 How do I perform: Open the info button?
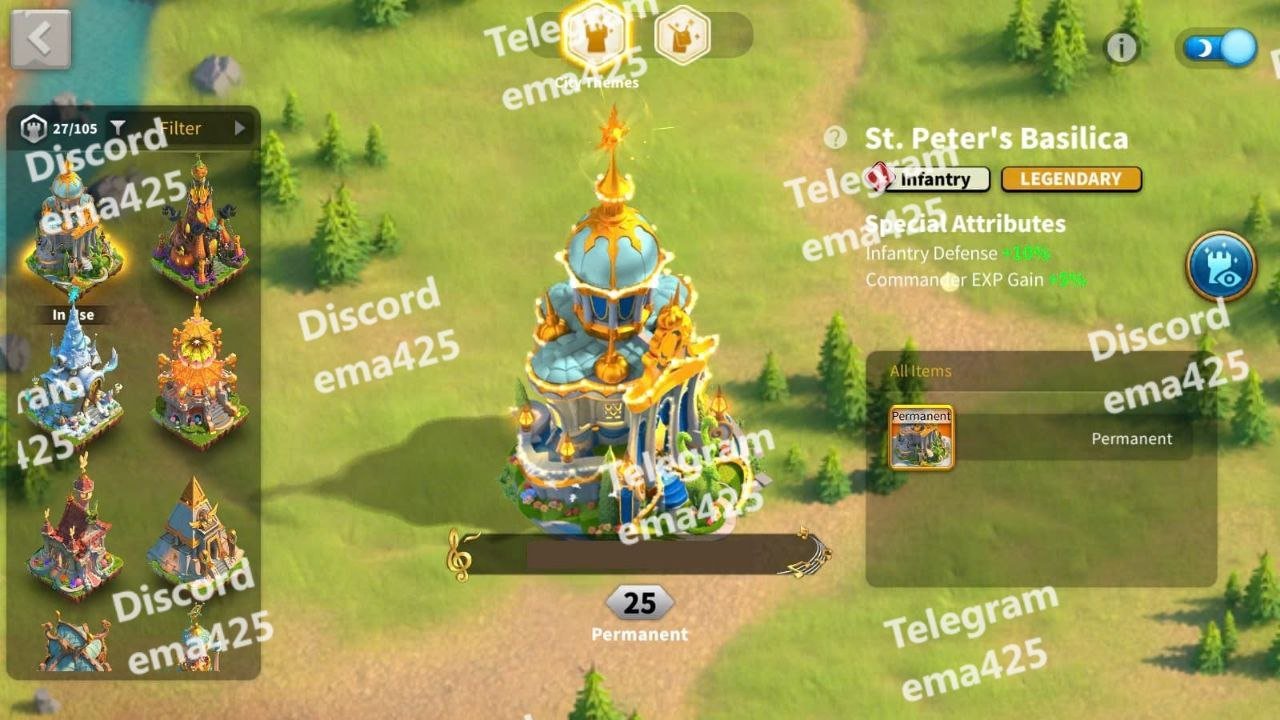1122,47
